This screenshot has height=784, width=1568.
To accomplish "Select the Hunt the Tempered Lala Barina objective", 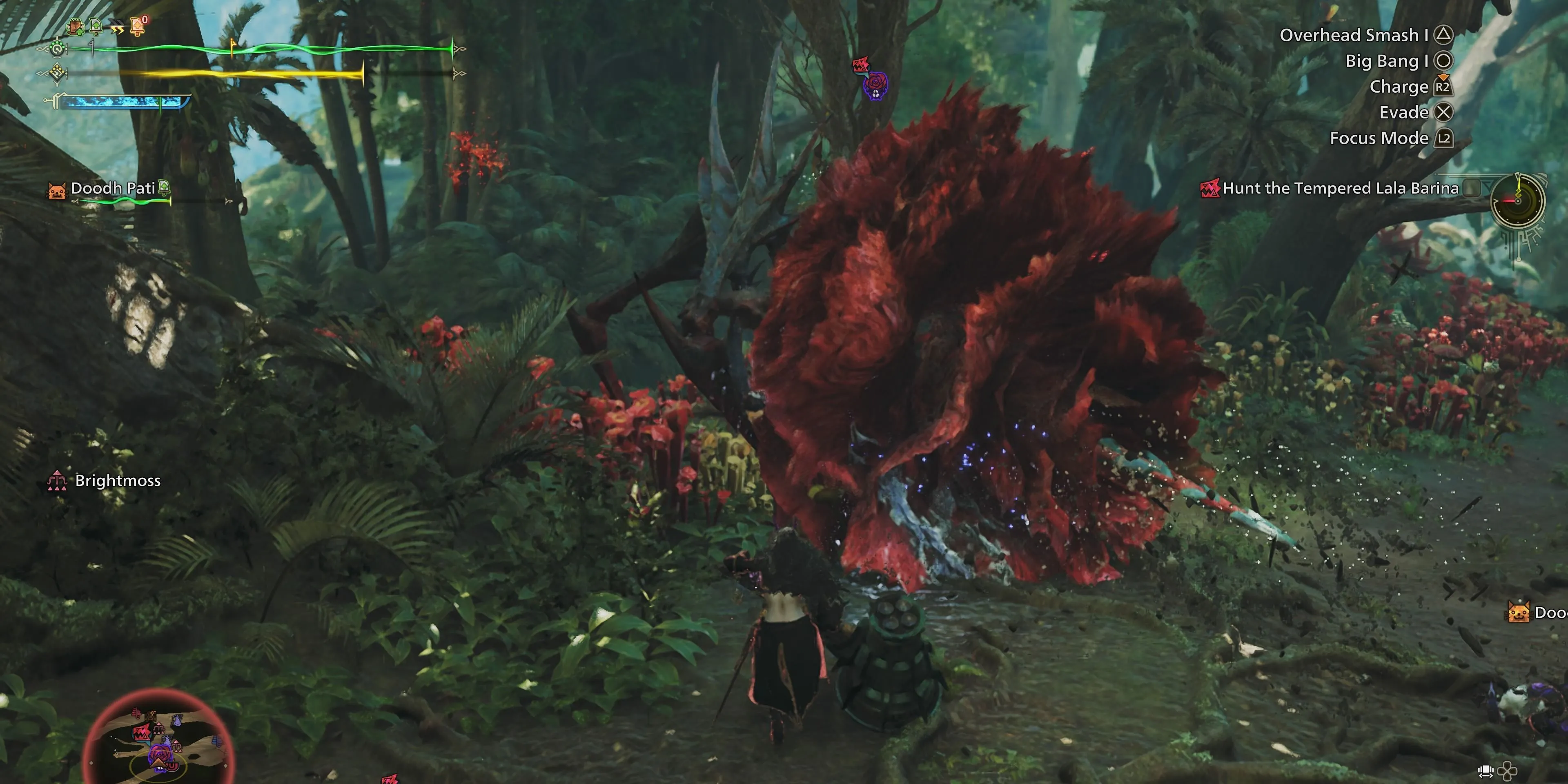I will [x=1340, y=189].
